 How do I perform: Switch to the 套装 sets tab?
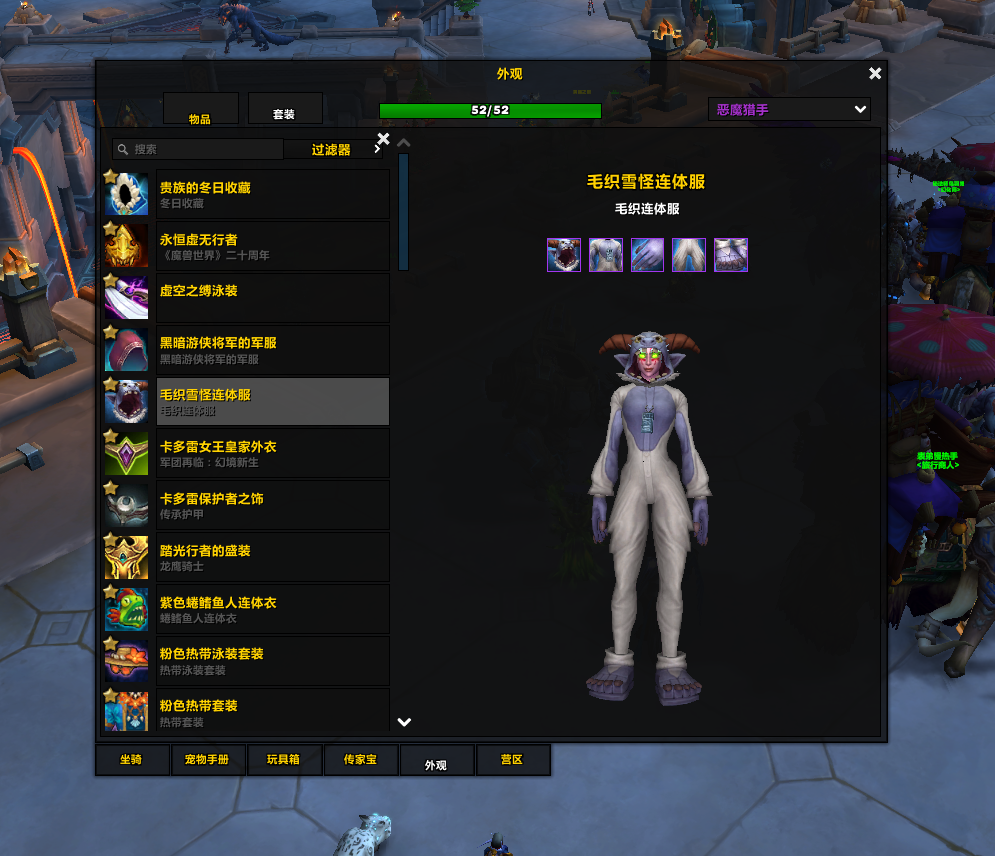click(x=284, y=109)
